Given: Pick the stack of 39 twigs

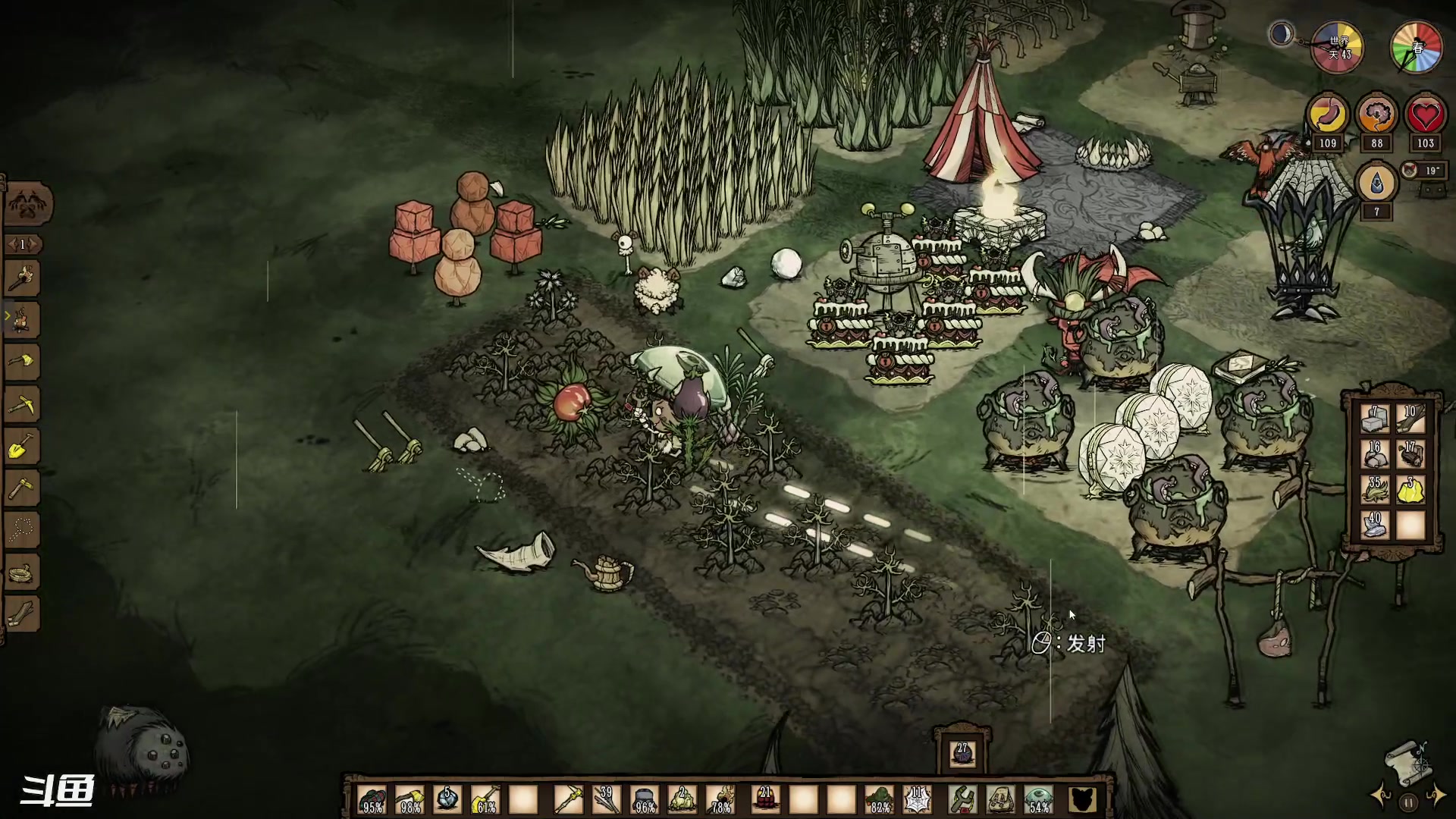Looking at the screenshot, I should click(x=606, y=799).
